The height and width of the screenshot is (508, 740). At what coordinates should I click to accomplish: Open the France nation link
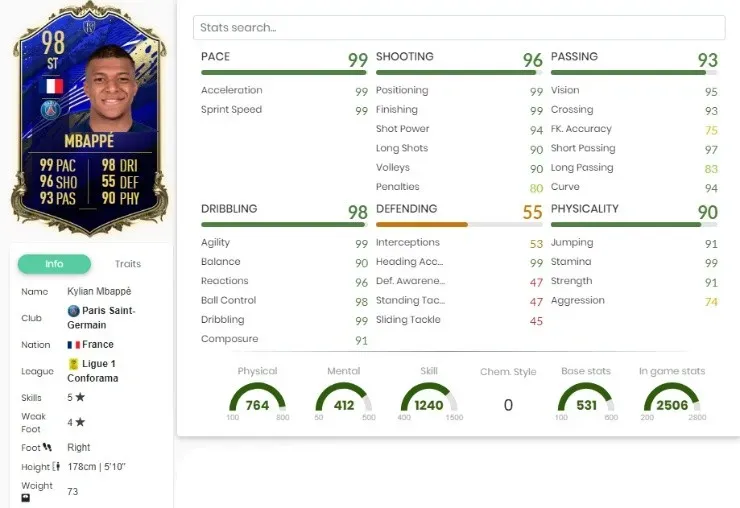[95, 344]
